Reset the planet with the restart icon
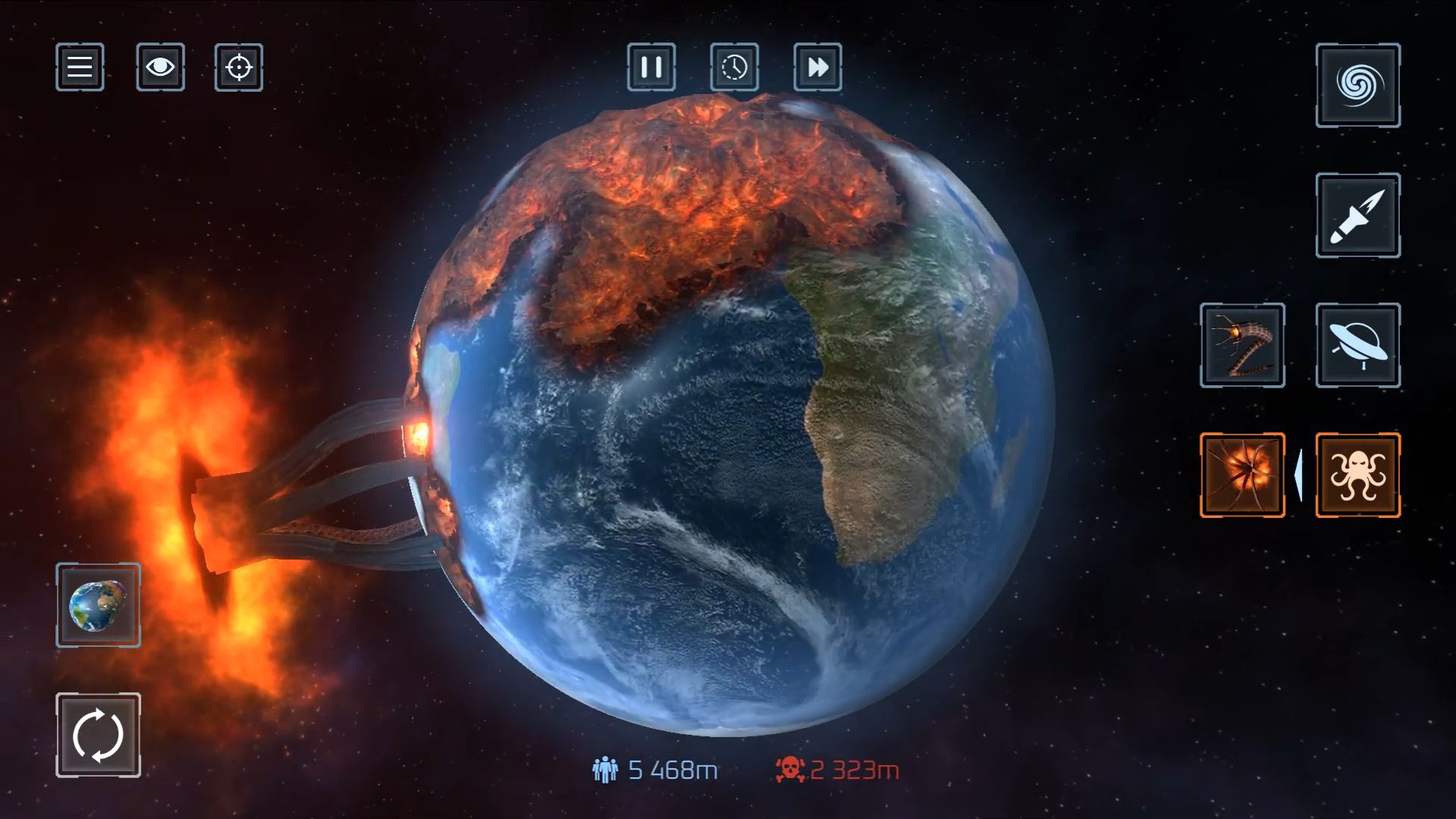 pyautogui.click(x=98, y=734)
